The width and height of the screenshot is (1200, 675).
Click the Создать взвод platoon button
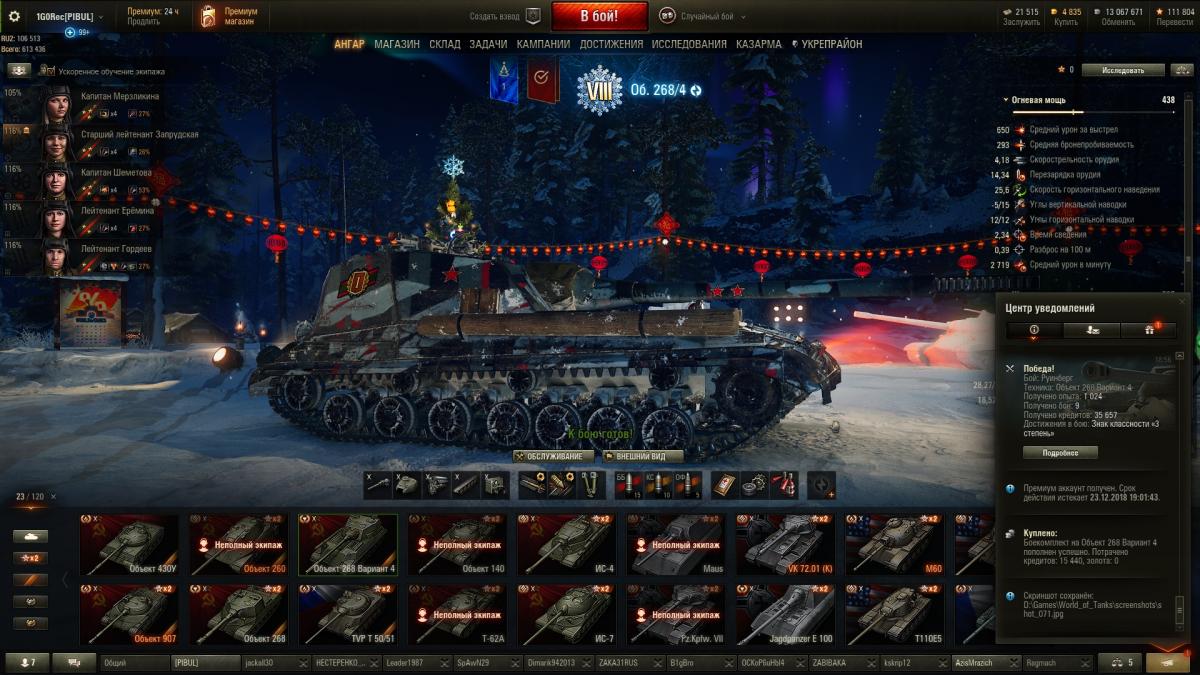coord(505,16)
